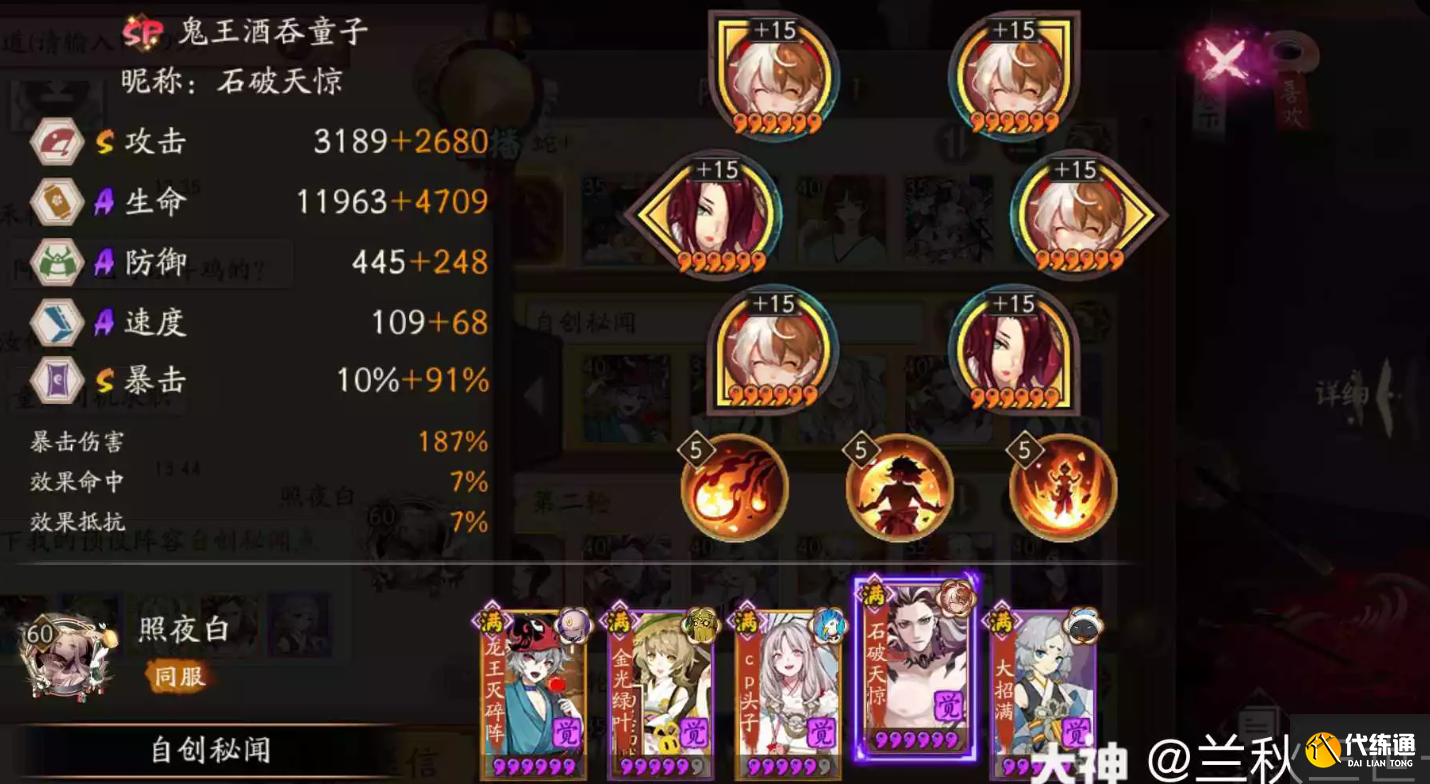Click the HP (生命) stat icon
This screenshot has height=784, width=1430.
[x=57, y=202]
